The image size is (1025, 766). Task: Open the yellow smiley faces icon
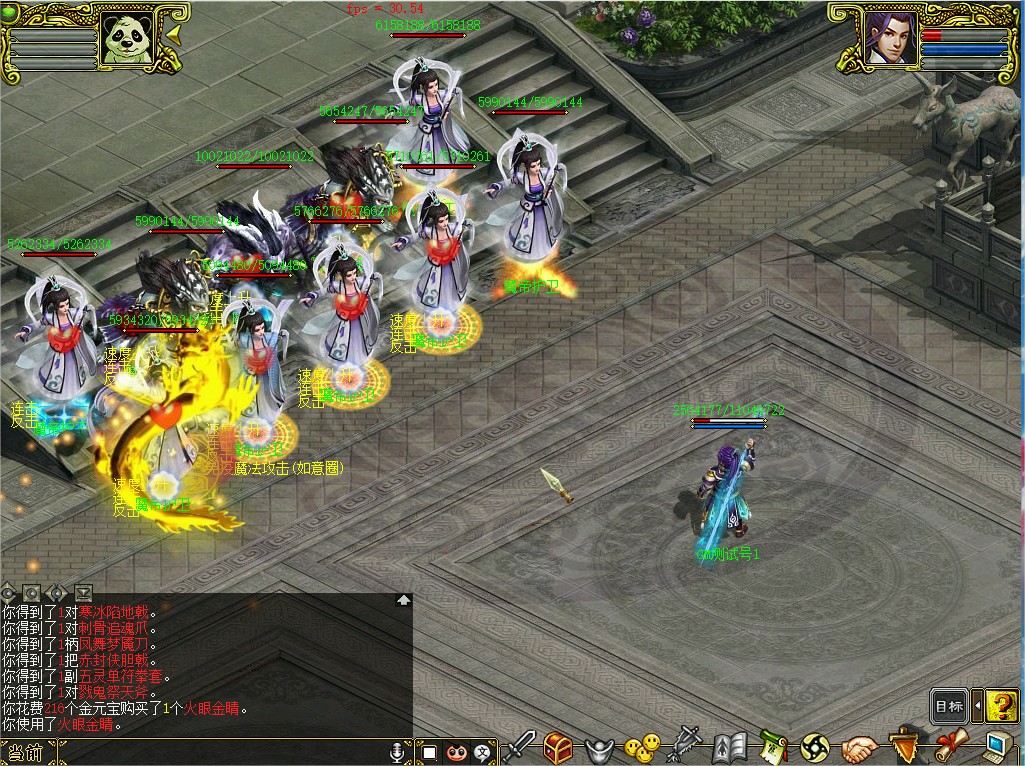(x=641, y=747)
